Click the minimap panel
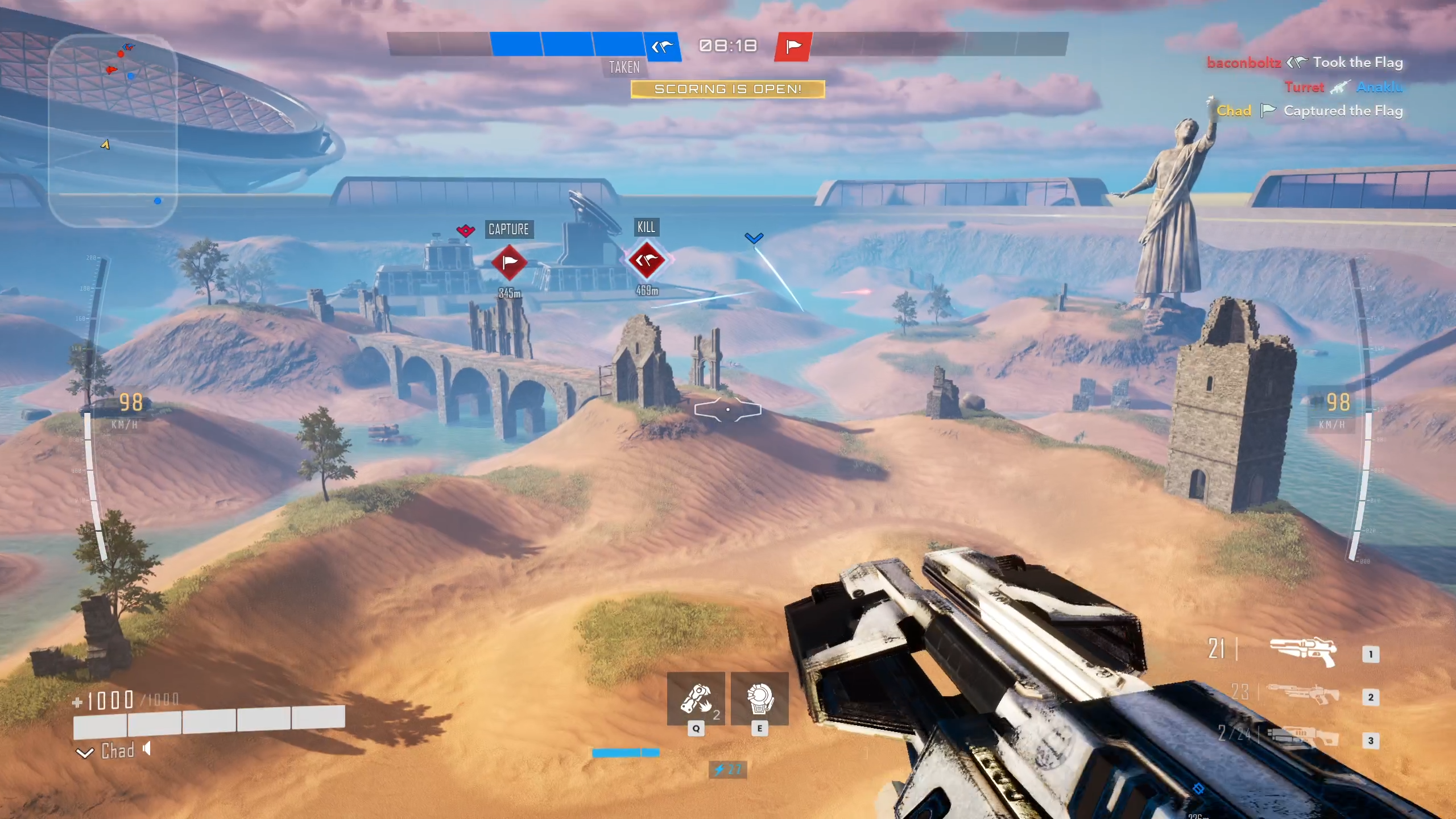Image resolution: width=1456 pixels, height=819 pixels. 113,131
